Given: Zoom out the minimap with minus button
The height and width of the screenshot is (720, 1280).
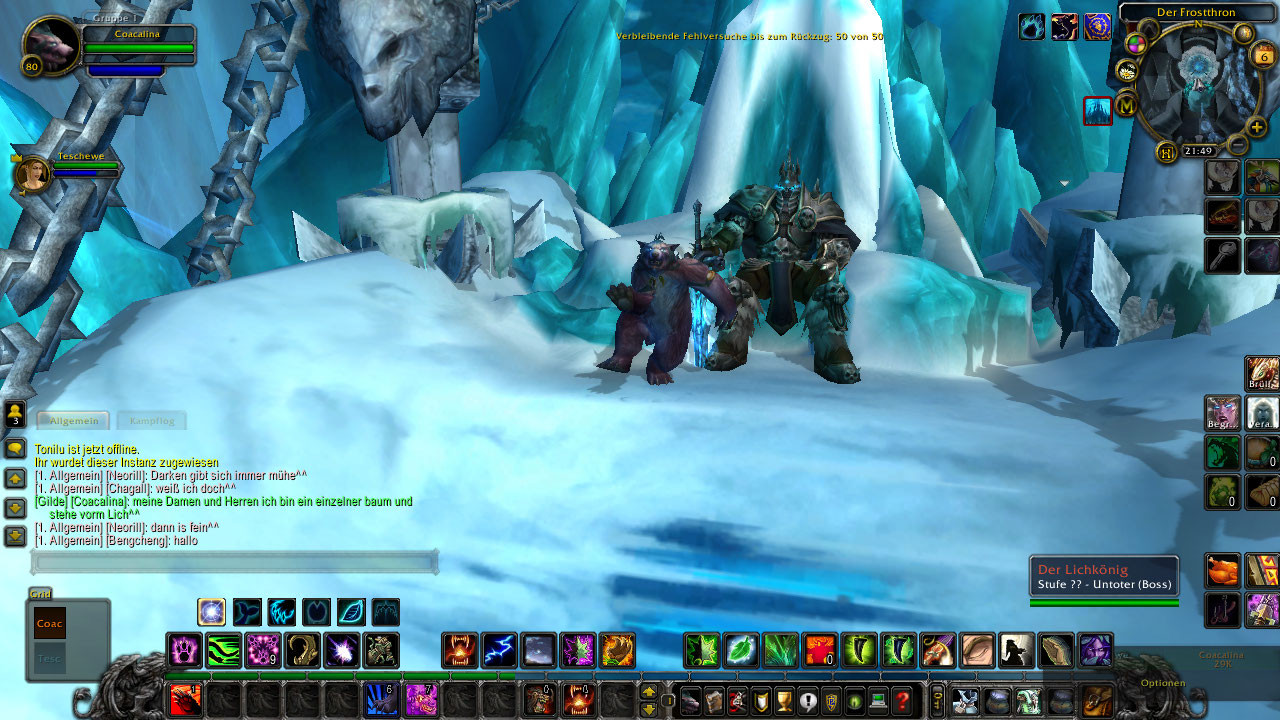Looking at the screenshot, I should [x=1237, y=145].
